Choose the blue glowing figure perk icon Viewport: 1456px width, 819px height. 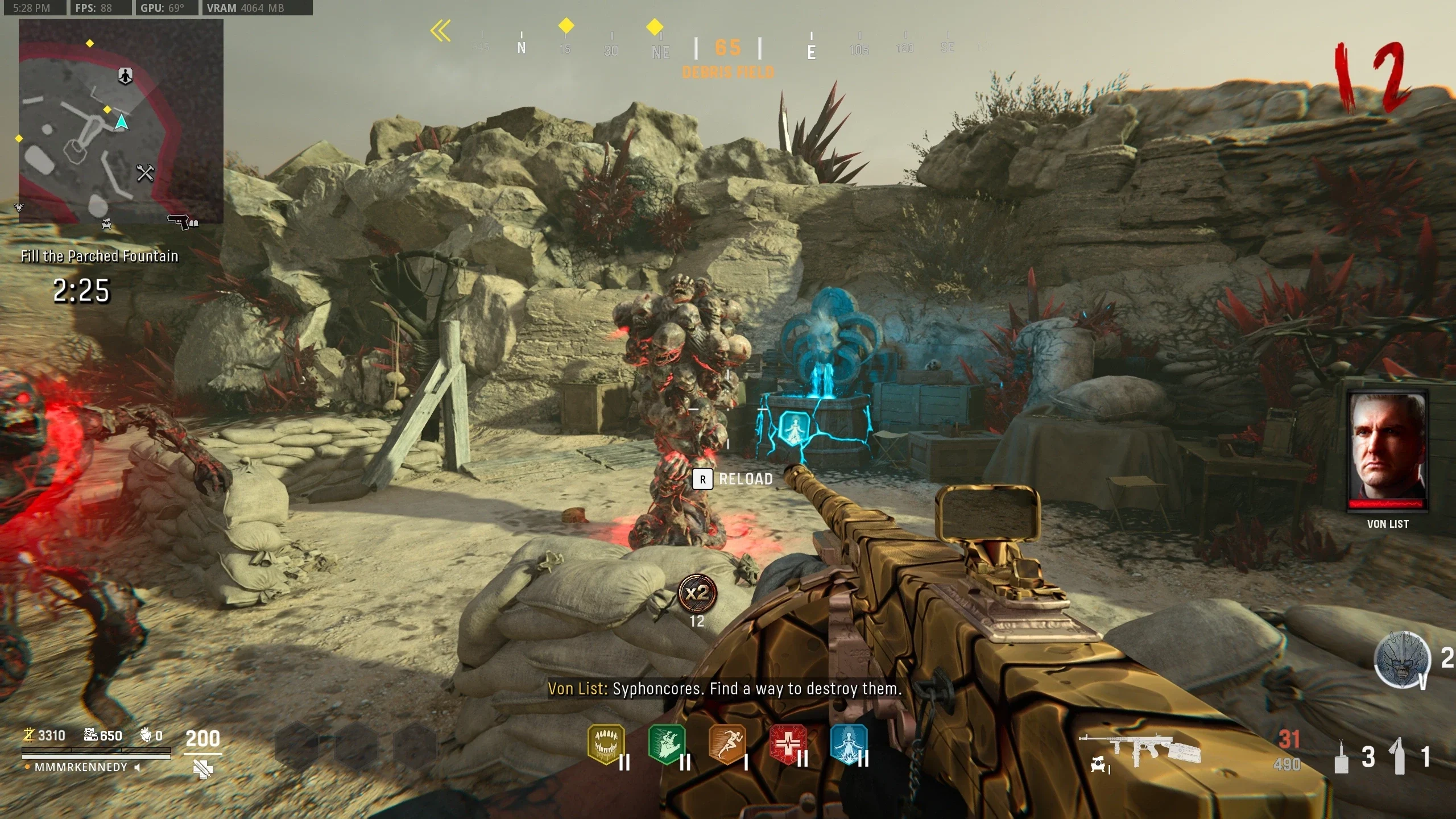point(849,743)
